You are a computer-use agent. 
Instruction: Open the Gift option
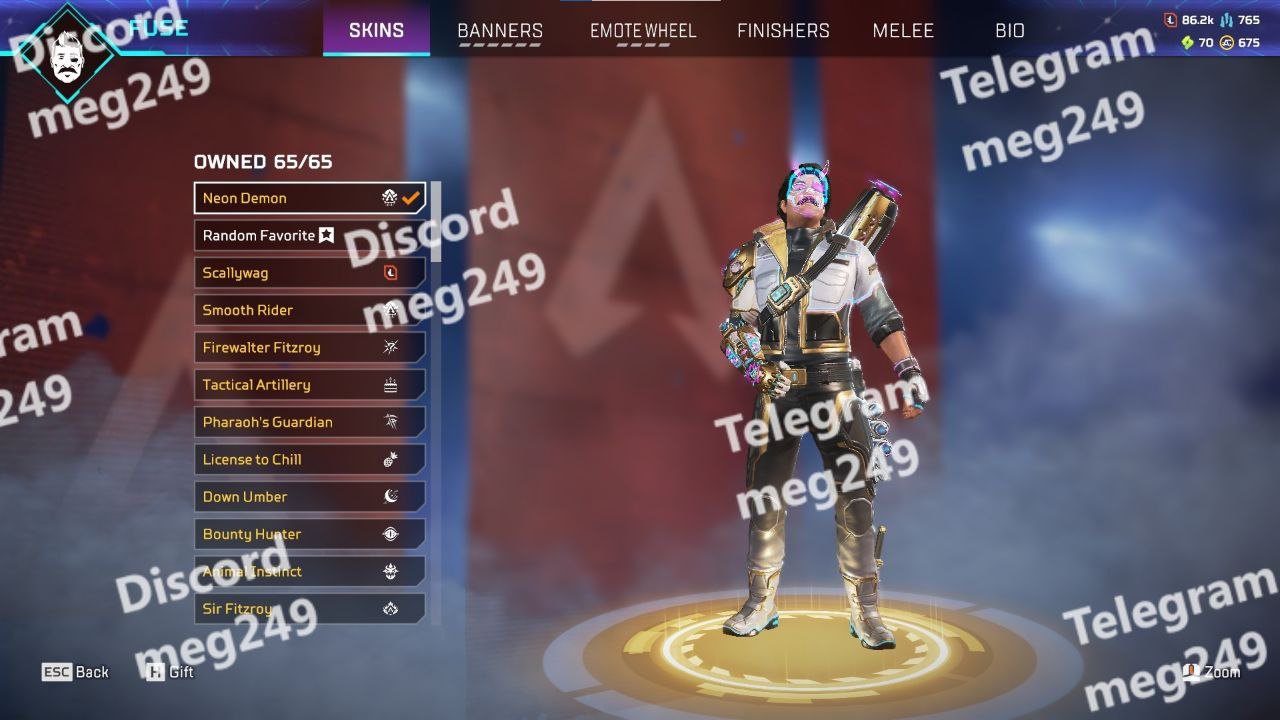170,672
